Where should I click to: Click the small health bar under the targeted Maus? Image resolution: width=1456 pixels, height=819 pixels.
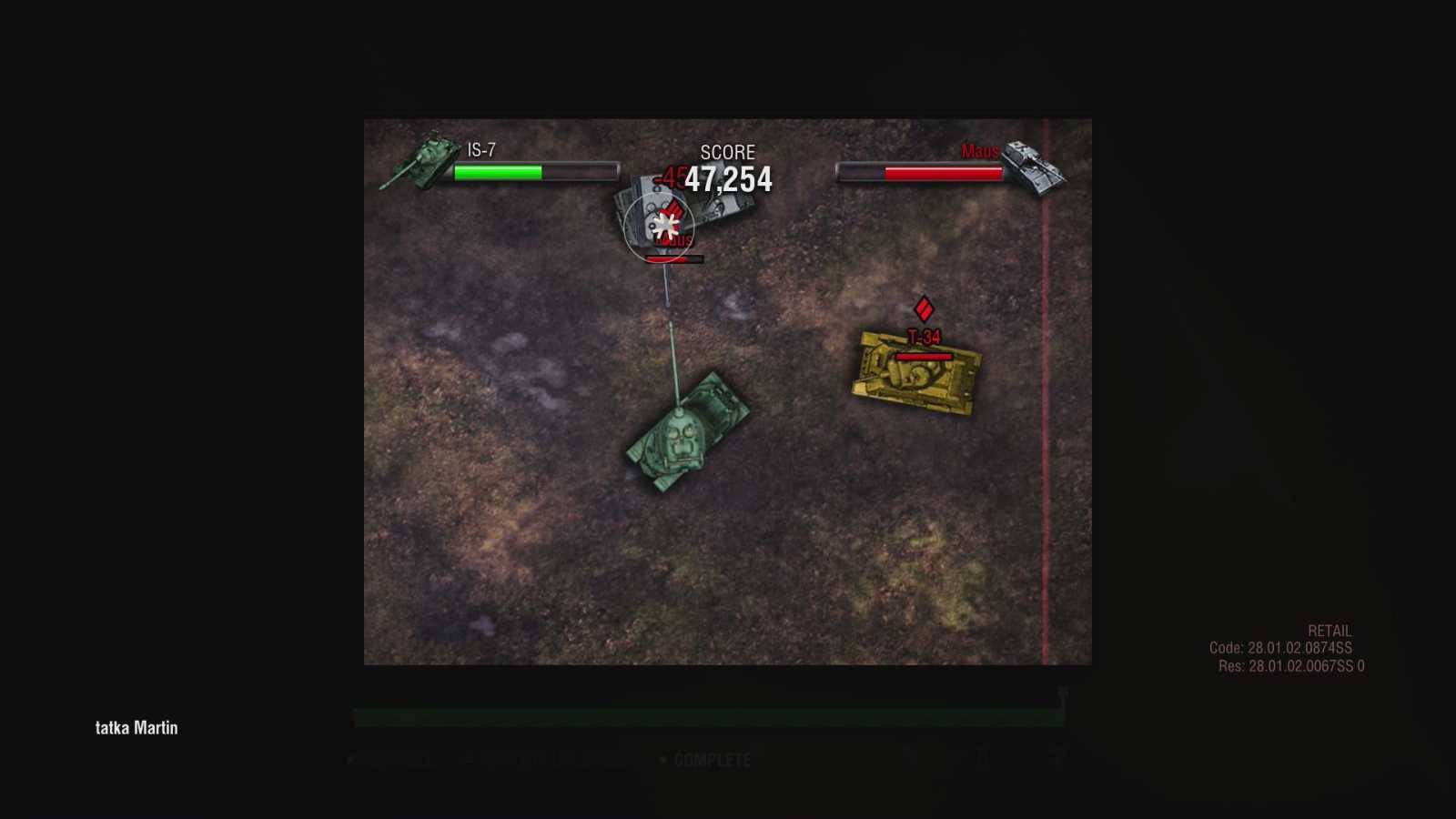point(672,258)
